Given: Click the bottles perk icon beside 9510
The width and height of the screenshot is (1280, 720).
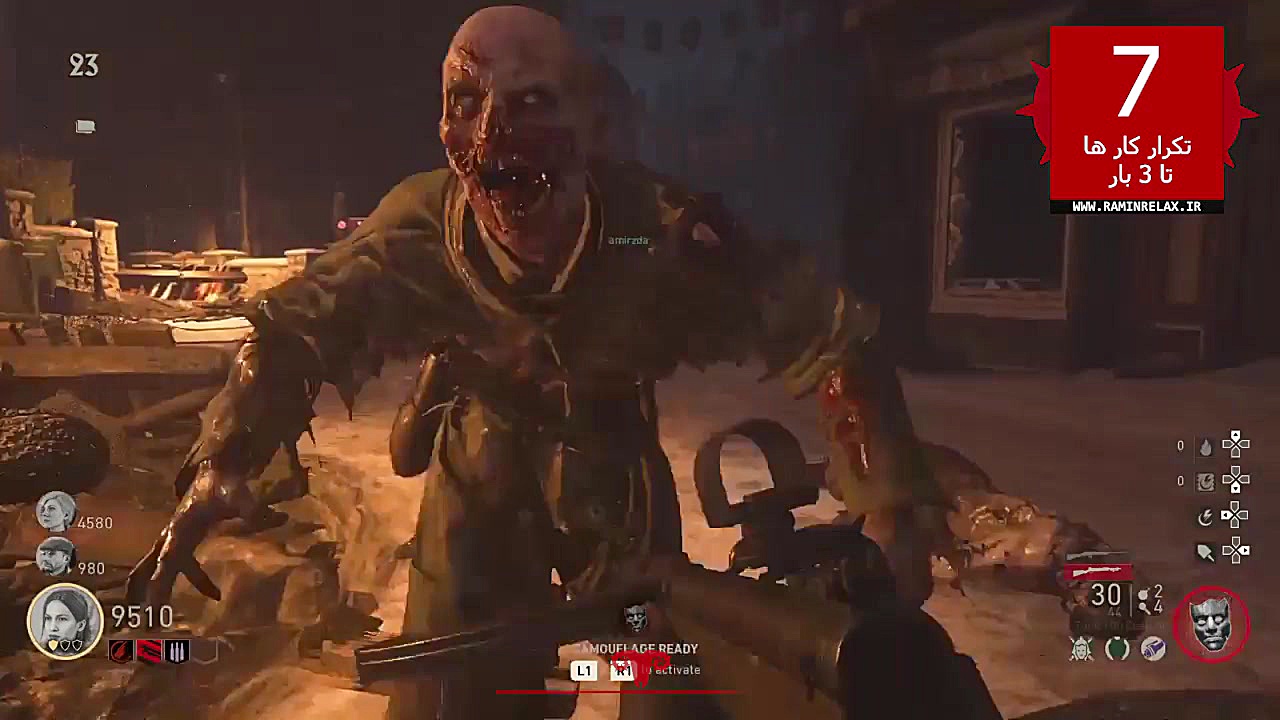Looking at the screenshot, I should pos(176,650).
